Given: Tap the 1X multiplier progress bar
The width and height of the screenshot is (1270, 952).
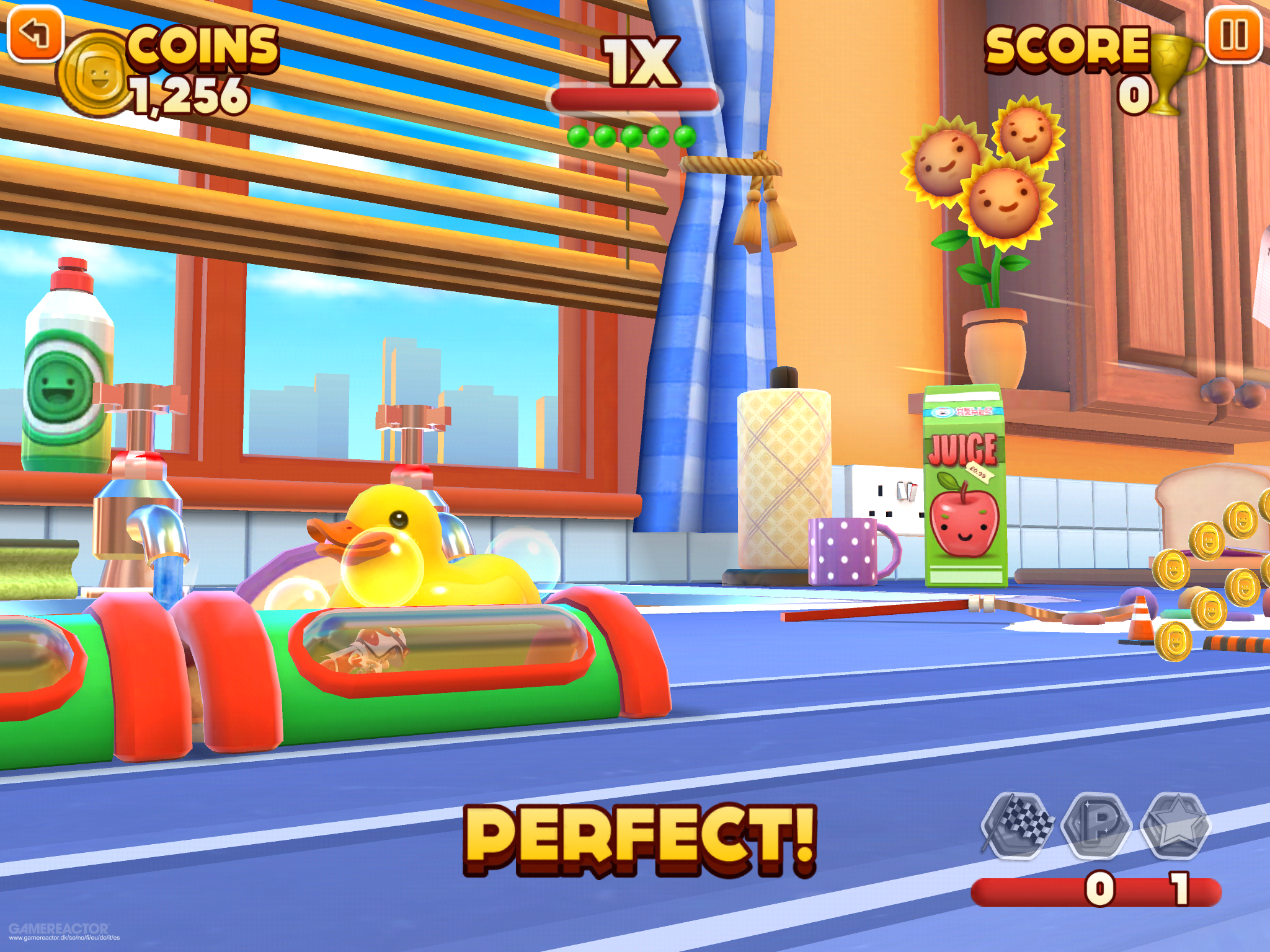Looking at the screenshot, I should point(634,98).
